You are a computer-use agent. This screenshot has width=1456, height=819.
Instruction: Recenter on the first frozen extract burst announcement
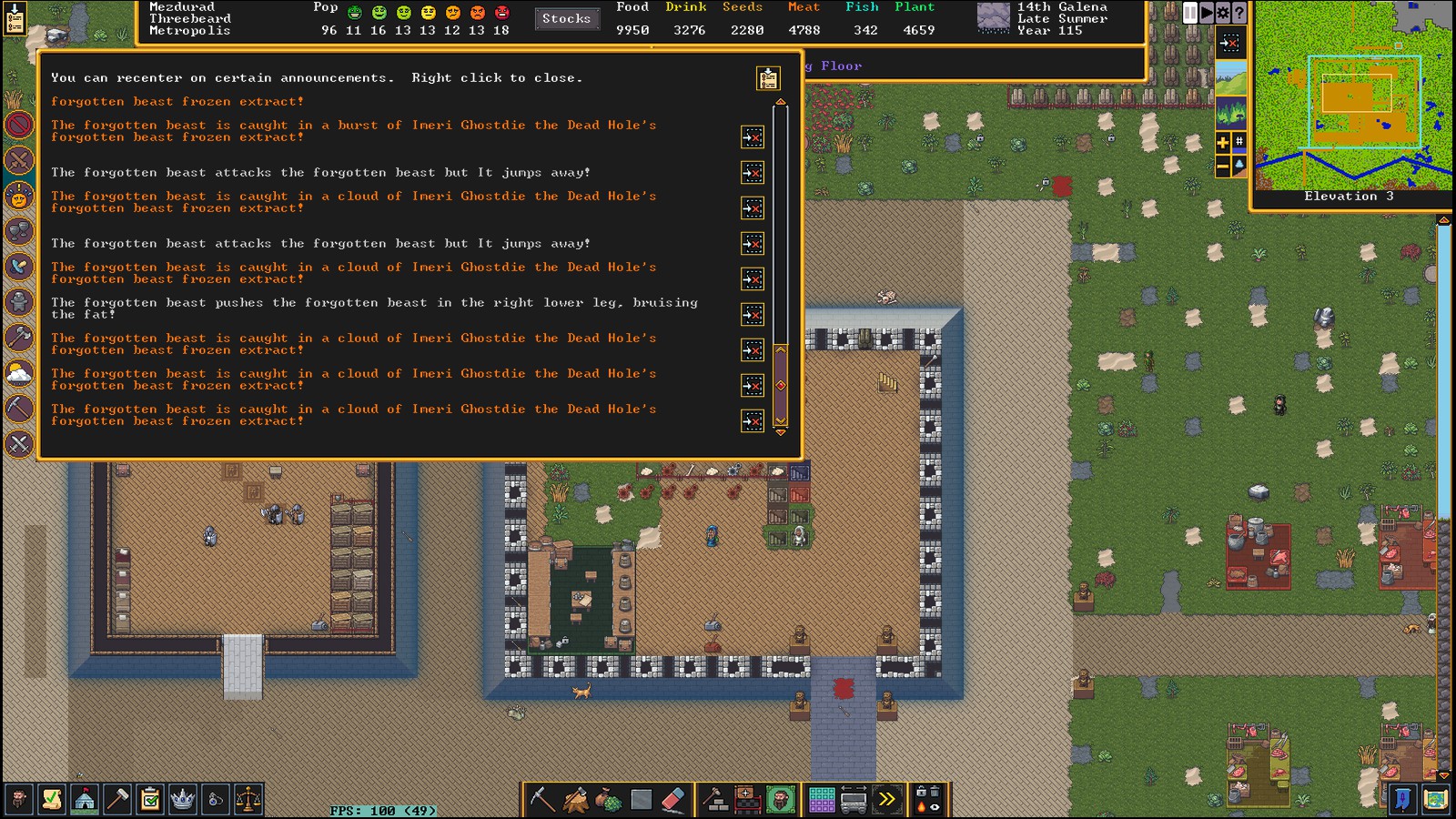[x=753, y=136]
